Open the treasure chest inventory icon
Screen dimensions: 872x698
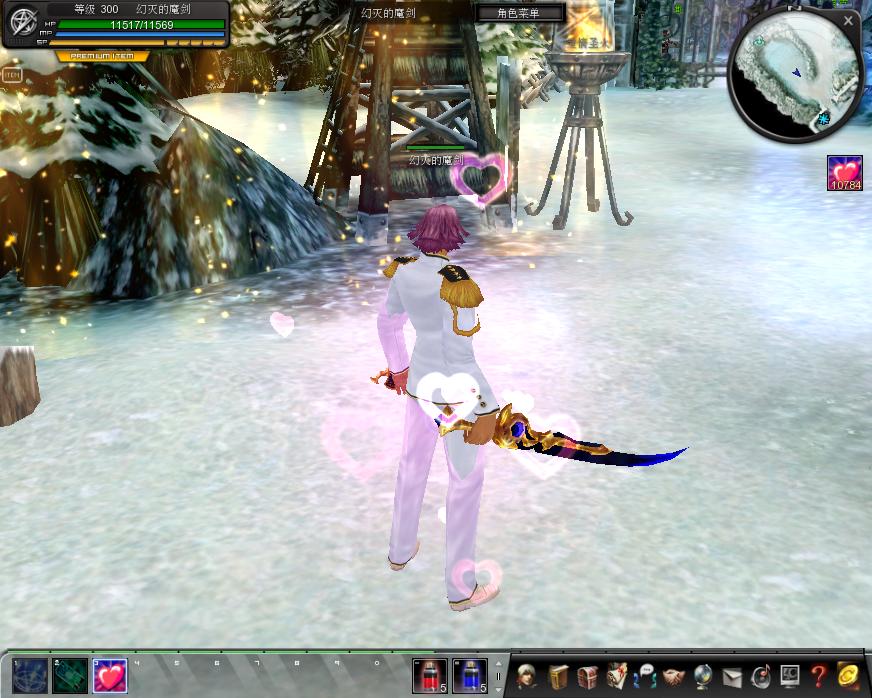pos(588,676)
